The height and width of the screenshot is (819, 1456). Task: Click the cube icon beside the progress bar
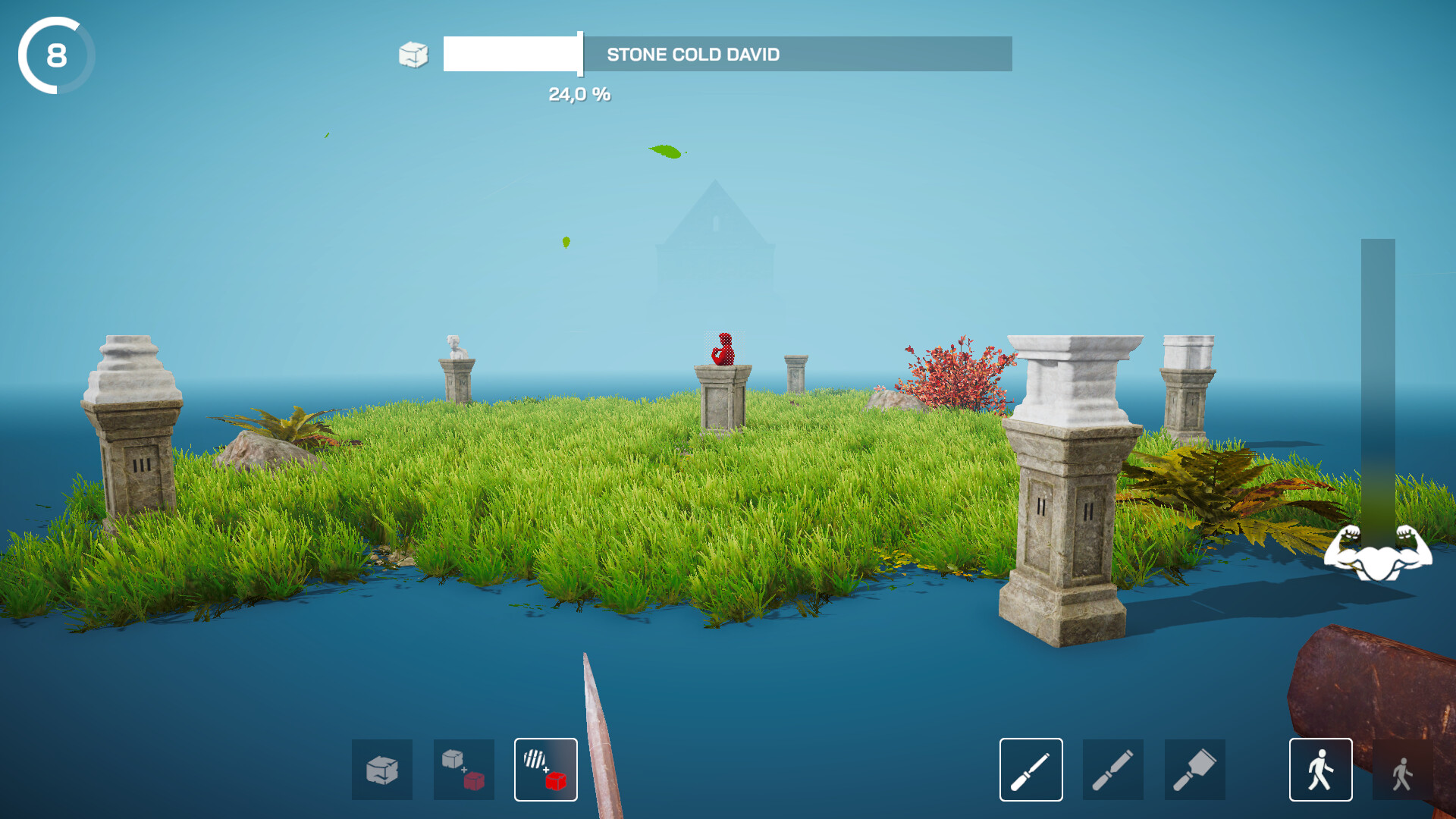click(x=412, y=55)
